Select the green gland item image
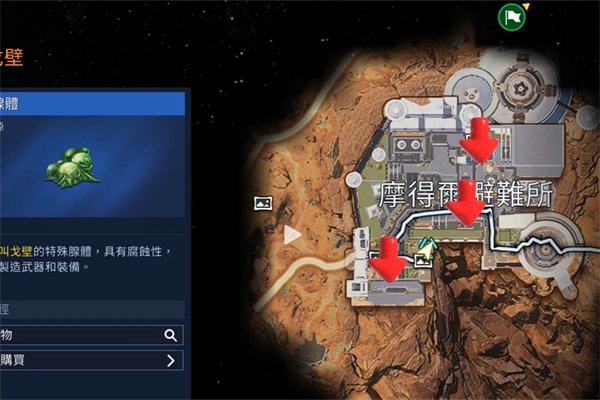 coord(72,164)
